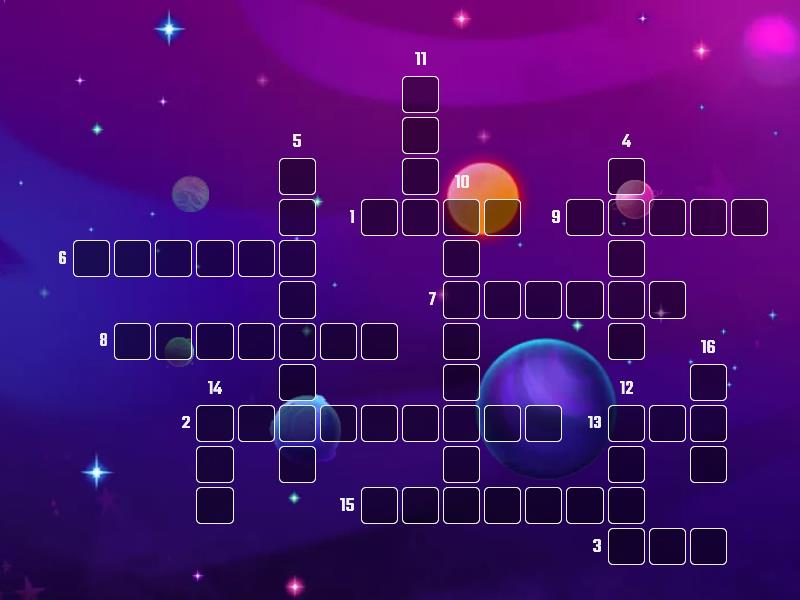The width and height of the screenshot is (800, 600).
Task: Select the first square of word 15
Action: pyautogui.click(x=379, y=505)
